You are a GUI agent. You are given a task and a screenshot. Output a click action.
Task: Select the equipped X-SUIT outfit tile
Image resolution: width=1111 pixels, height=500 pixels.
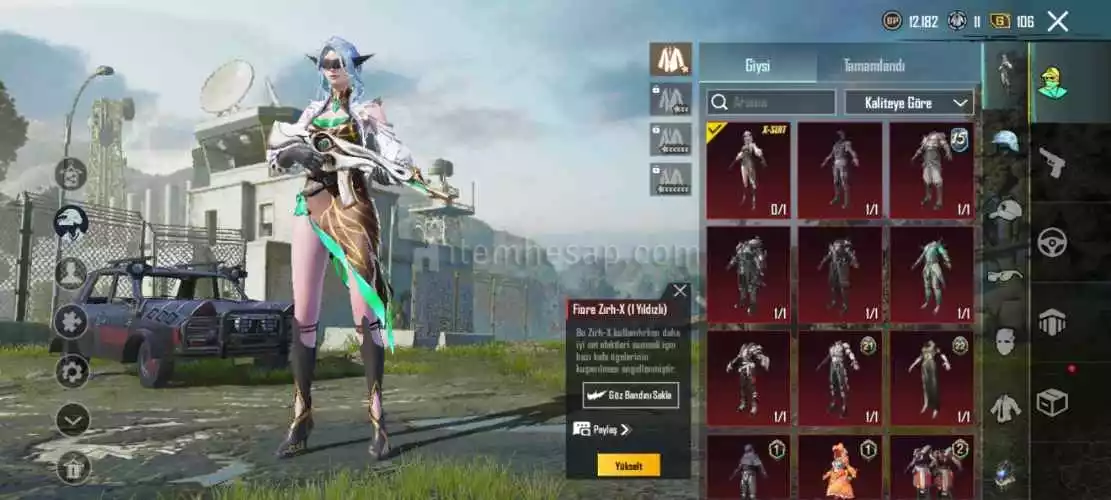pos(748,170)
